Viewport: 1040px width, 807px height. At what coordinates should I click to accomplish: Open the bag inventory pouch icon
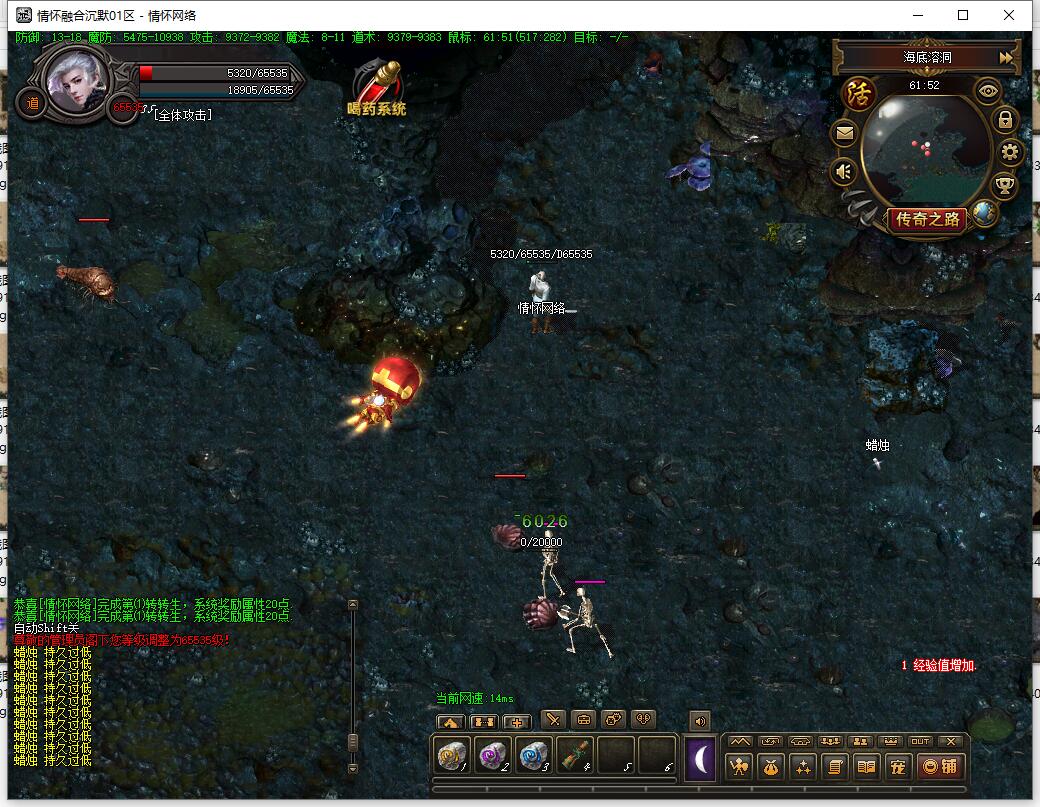pos(771,767)
